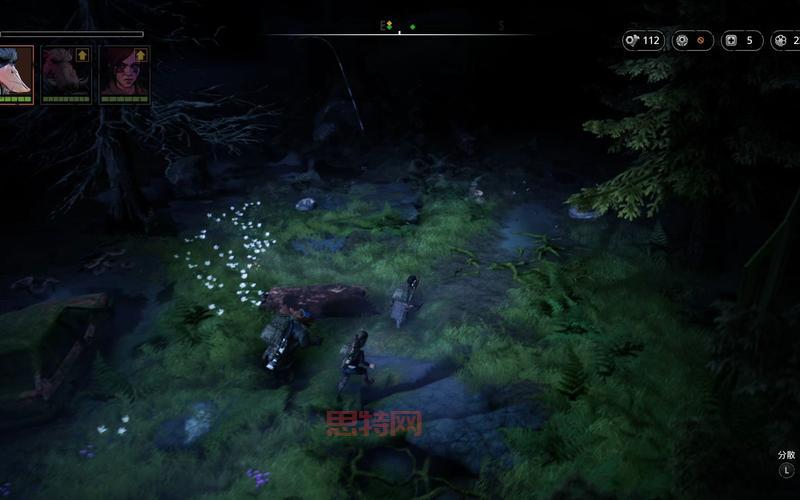Select the duck character portrait
This screenshot has width=800, height=500.
pyautogui.click(x=15, y=72)
